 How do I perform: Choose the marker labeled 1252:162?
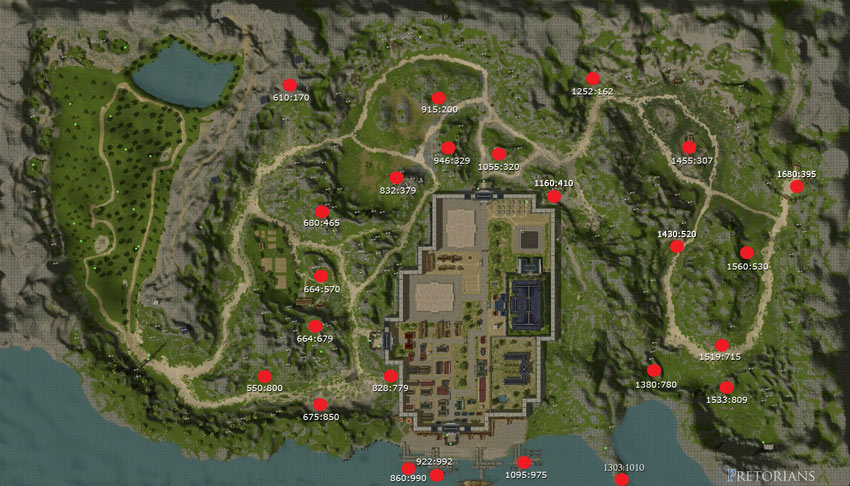592,78
